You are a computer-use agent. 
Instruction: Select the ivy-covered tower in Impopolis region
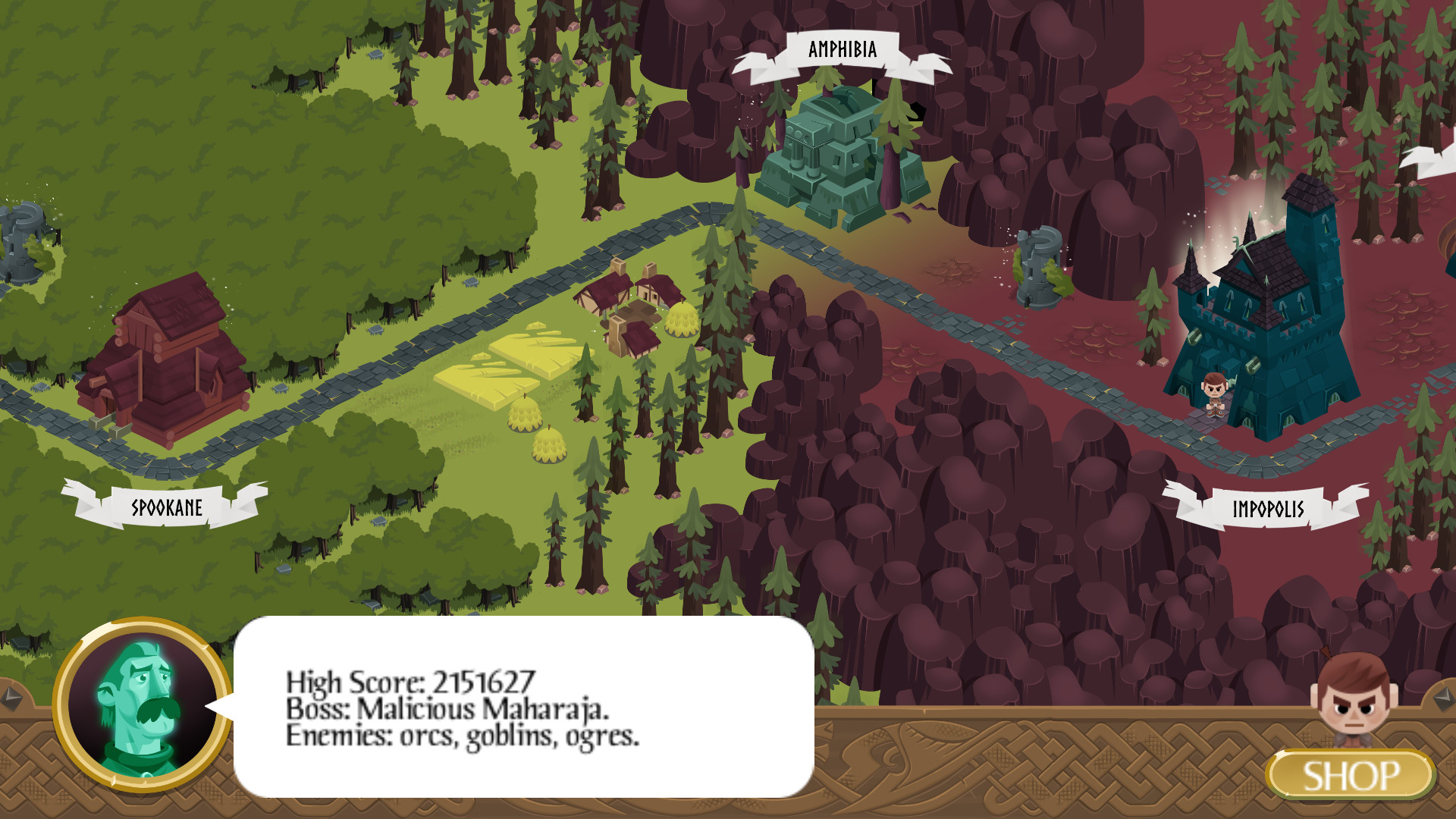click(1039, 265)
